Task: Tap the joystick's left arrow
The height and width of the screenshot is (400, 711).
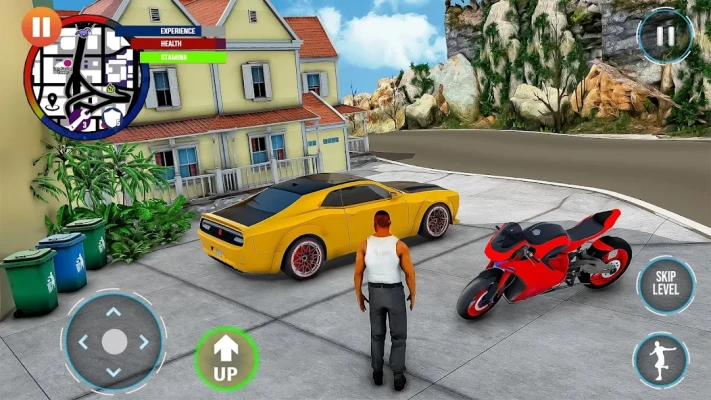Action: (83, 342)
